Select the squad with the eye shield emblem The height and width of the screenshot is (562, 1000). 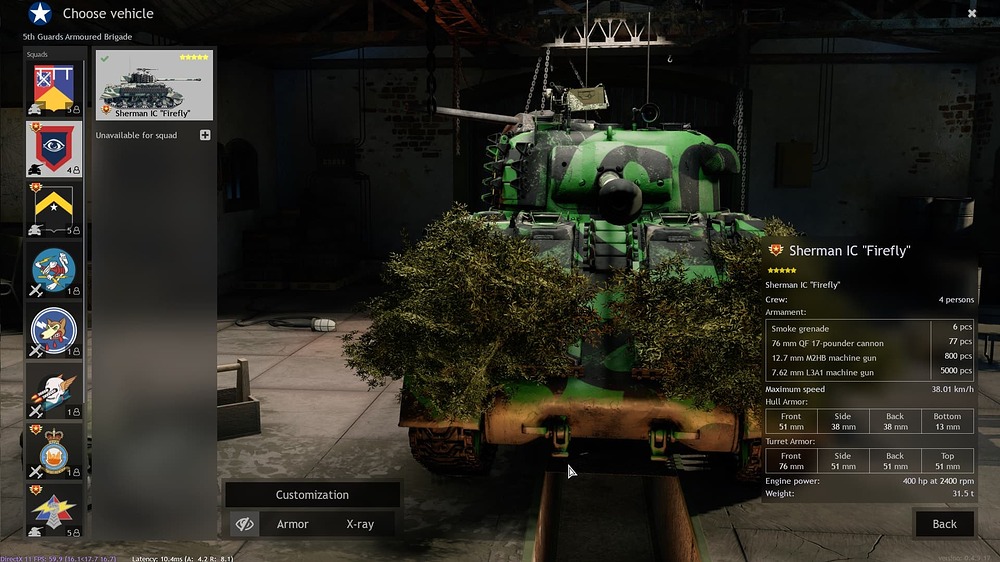click(x=54, y=148)
